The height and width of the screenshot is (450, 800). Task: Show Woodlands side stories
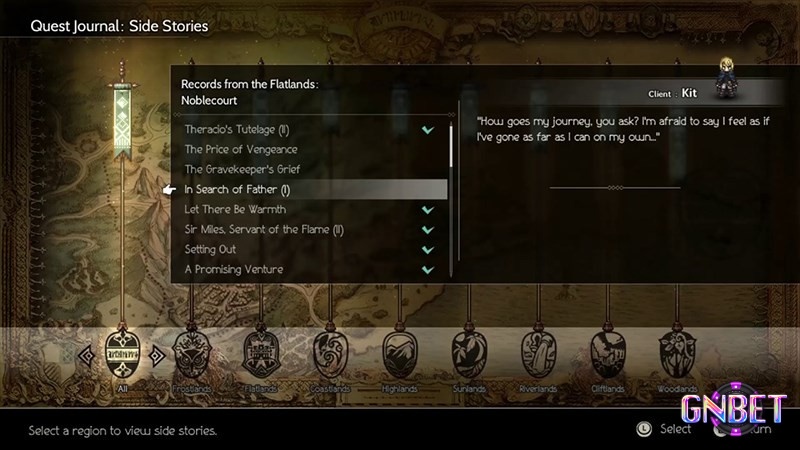coord(677,352)
